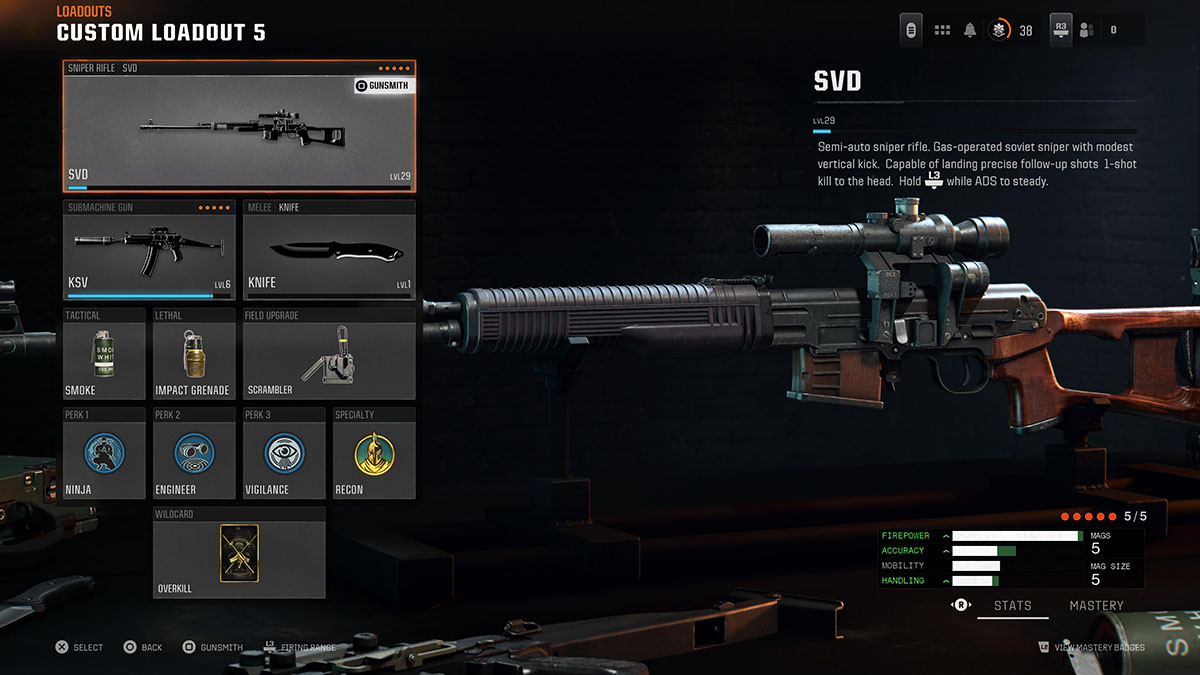
Task: Switch to the Mastery tab
Action: click(1096, 606)
